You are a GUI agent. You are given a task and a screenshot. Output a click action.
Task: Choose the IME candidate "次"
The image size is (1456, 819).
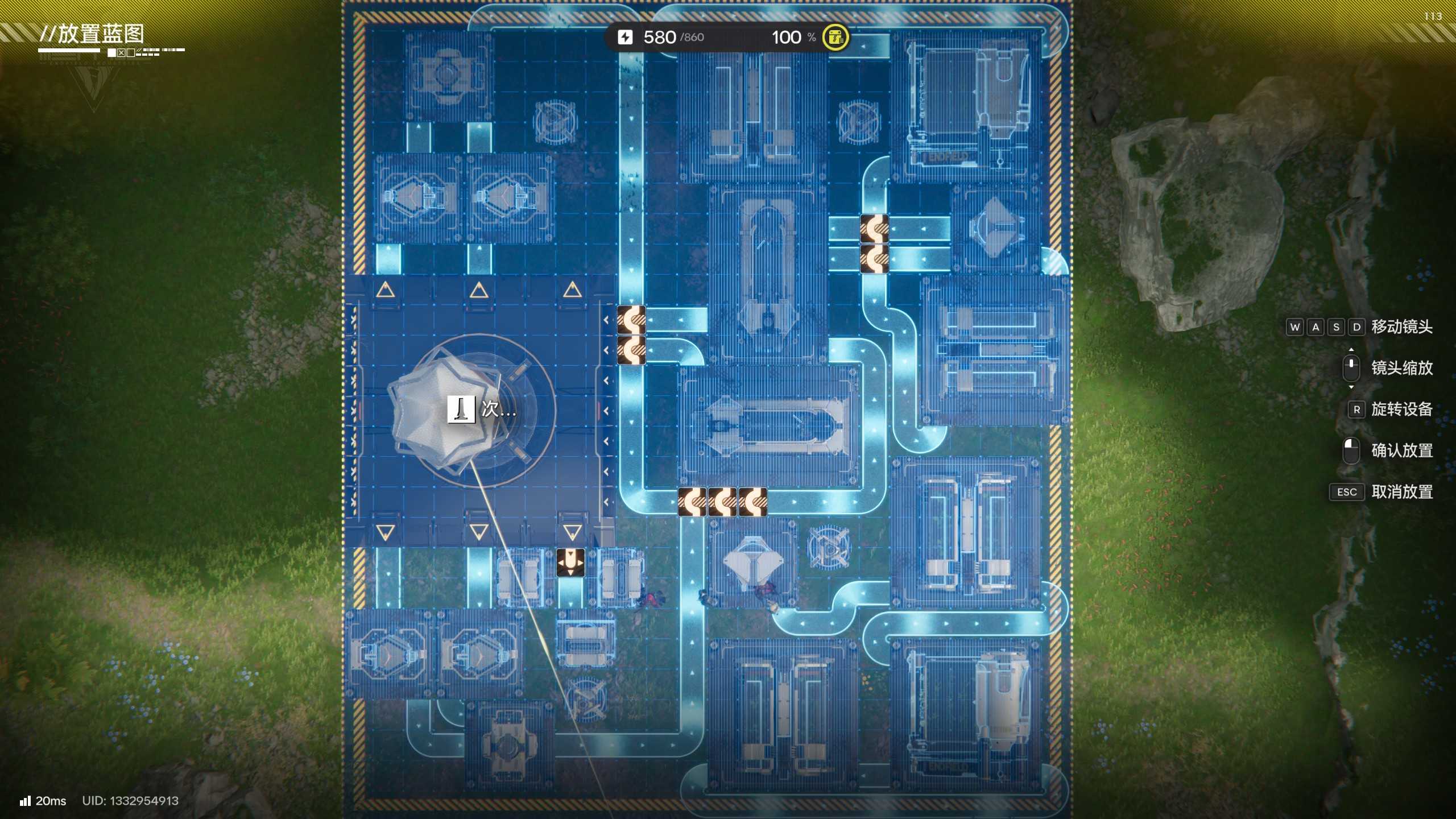(x=490, y=409)
